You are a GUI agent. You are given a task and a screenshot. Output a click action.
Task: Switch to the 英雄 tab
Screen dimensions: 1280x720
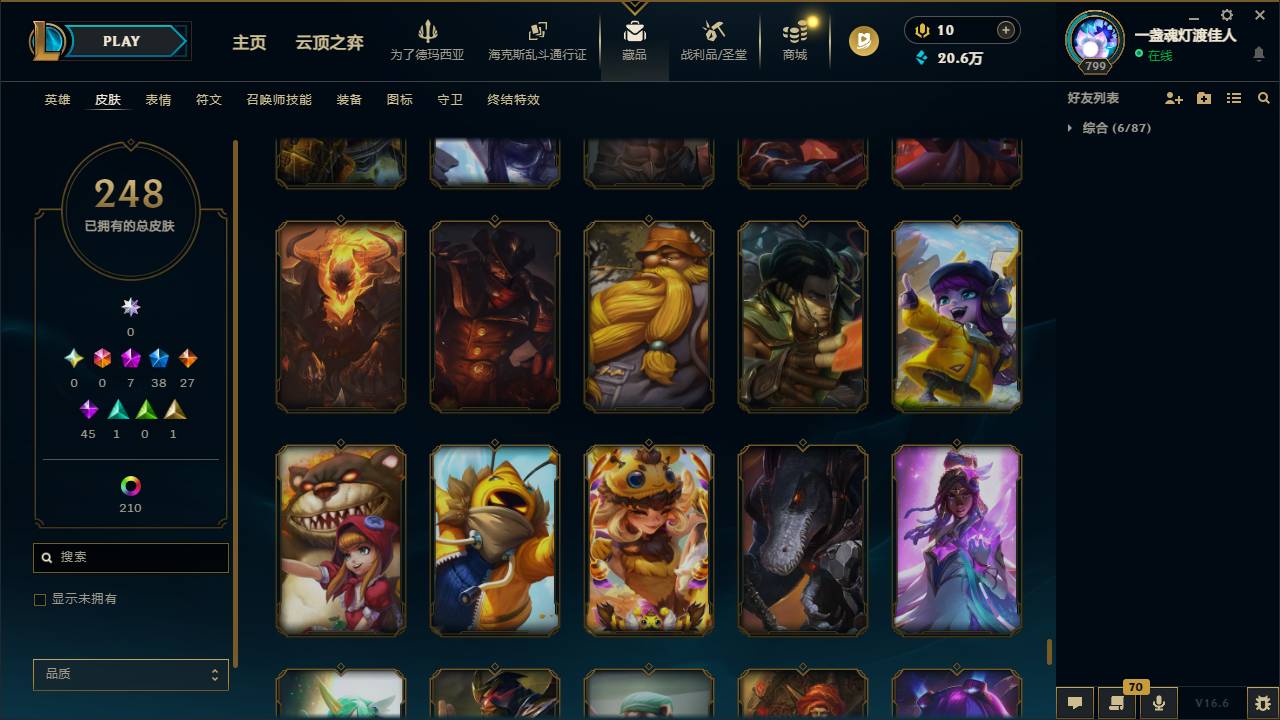57,100
